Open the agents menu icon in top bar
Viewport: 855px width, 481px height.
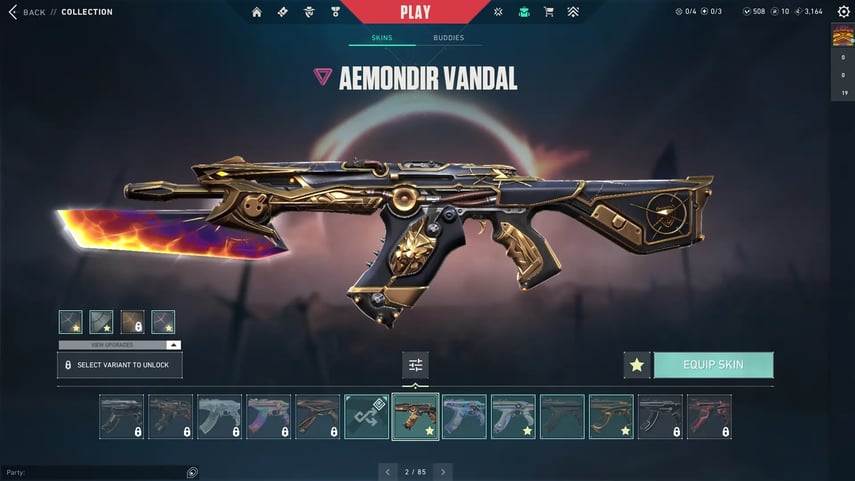click(x=309, y=12)
